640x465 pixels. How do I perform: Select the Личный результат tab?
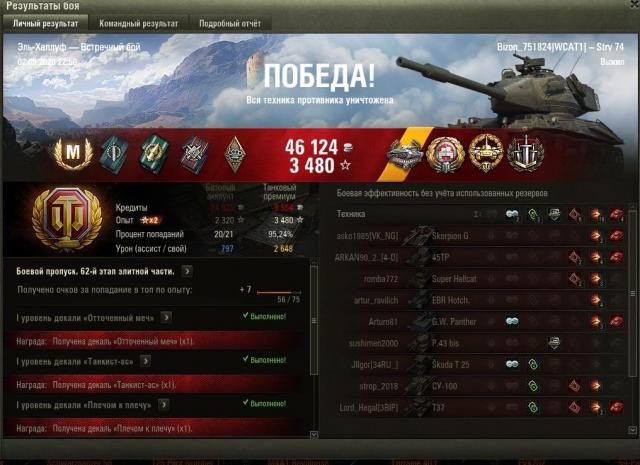point(46,22)
